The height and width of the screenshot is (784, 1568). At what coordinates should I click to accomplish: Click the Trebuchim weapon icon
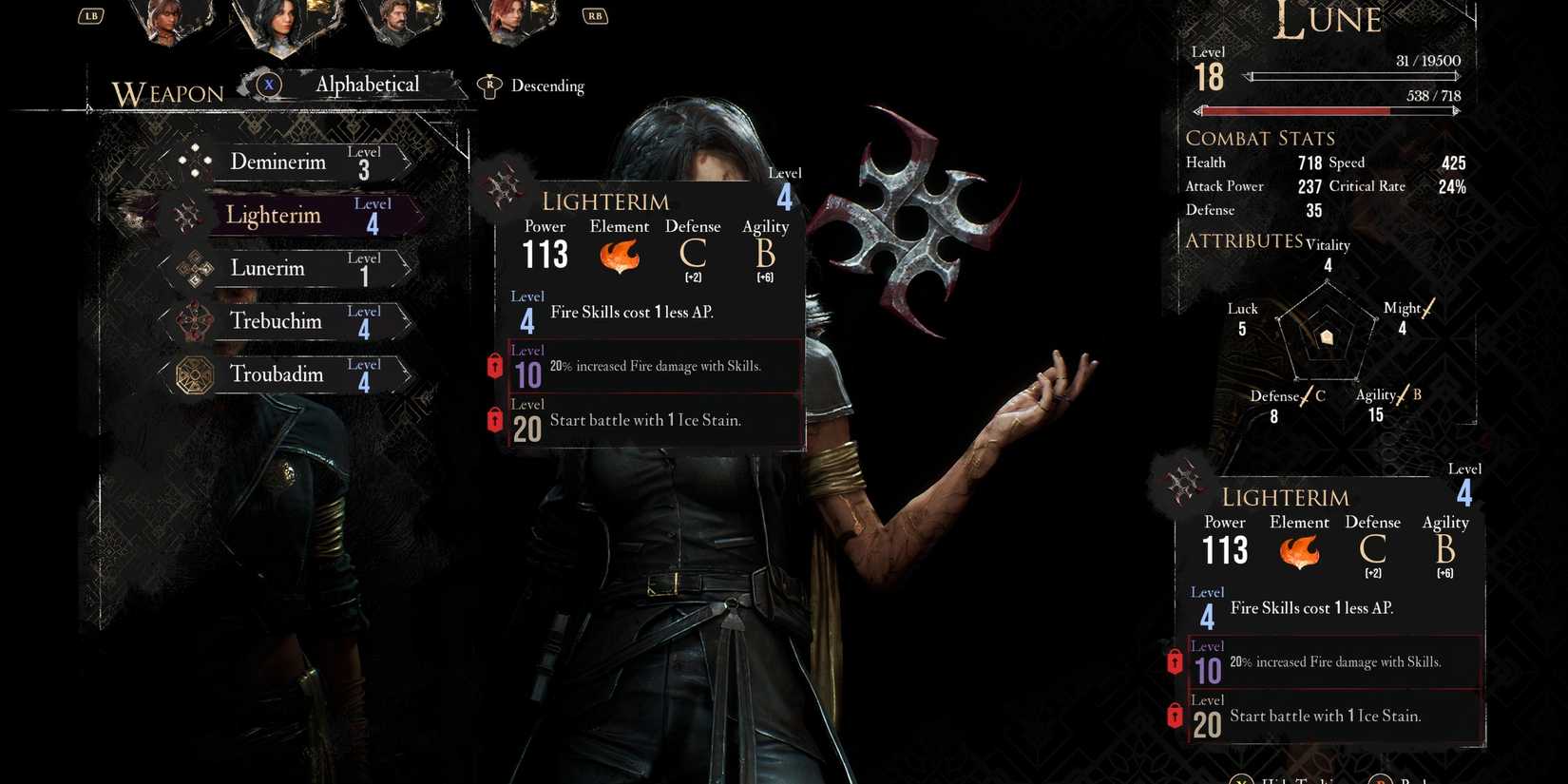pyautogui.click(x=193, y=321)
